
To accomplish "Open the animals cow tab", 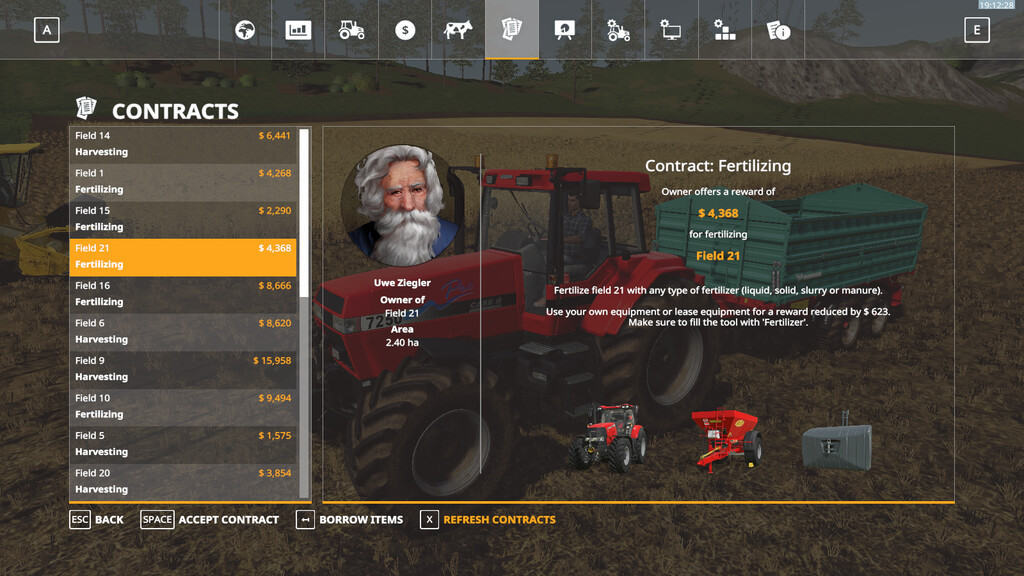I will (x=458, y=30).
